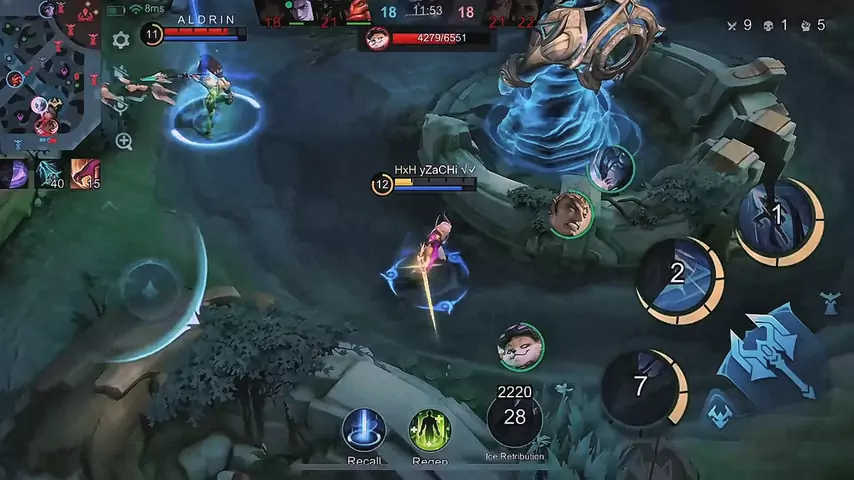Viewport: 854px width, 480px height.
Task: Target the bald angry hero portrait
Action: point(570,214)
